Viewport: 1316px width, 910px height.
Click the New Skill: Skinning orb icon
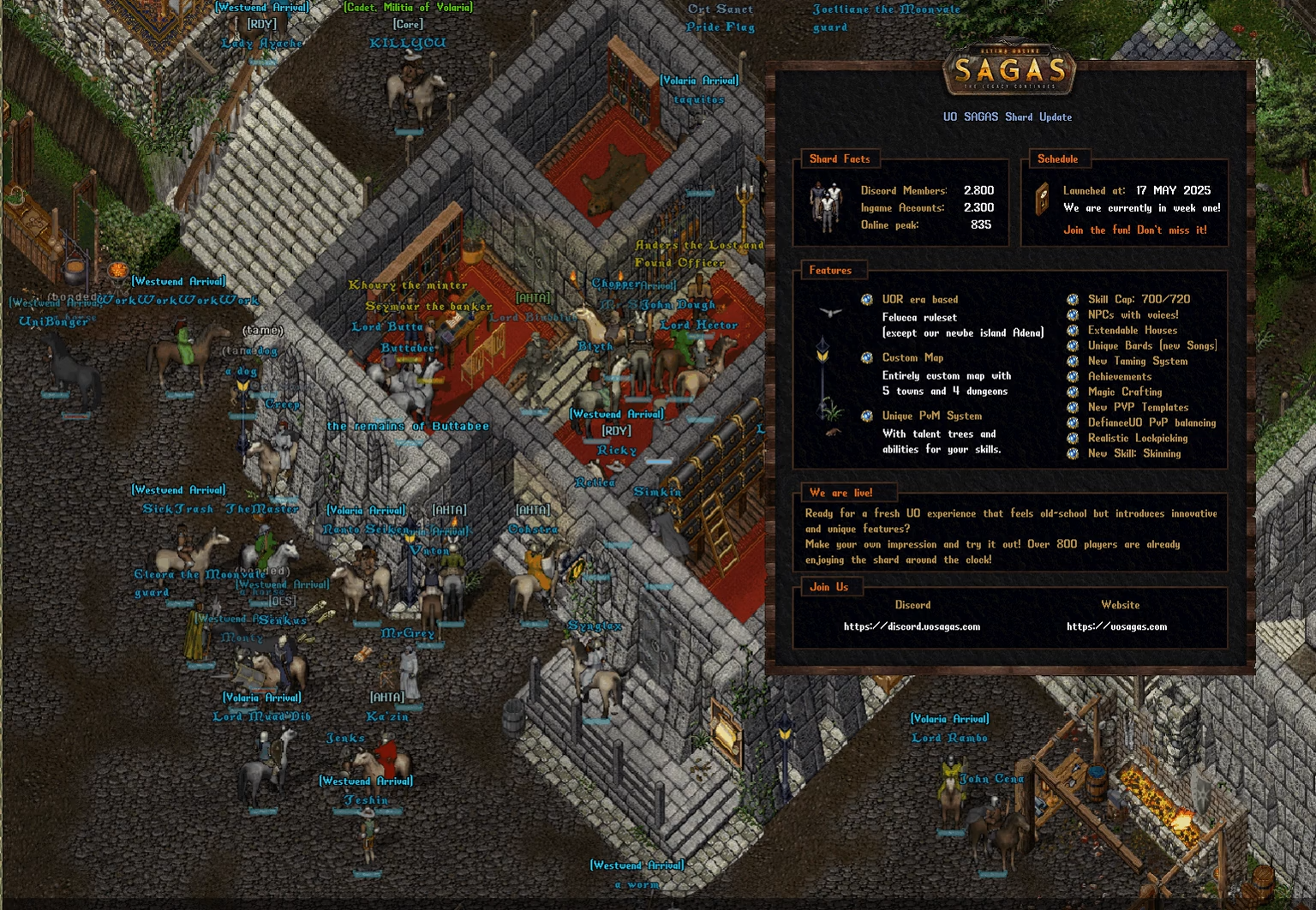(1071, 453)
